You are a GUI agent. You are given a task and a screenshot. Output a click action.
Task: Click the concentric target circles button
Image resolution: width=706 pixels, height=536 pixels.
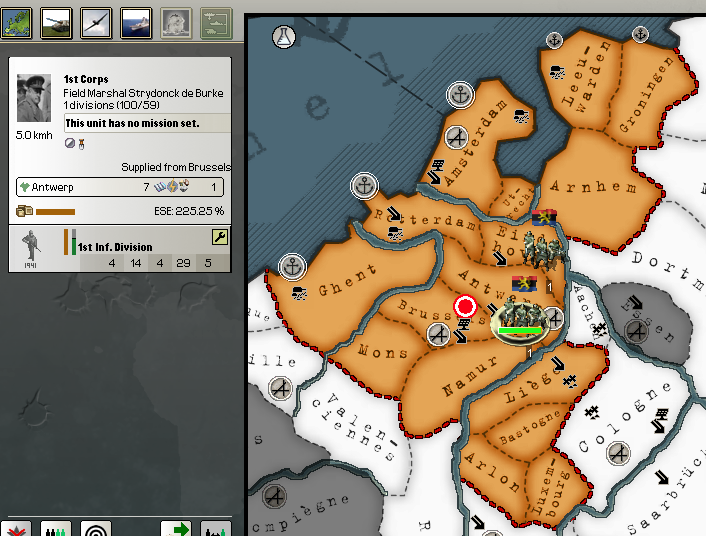(96, 528)
